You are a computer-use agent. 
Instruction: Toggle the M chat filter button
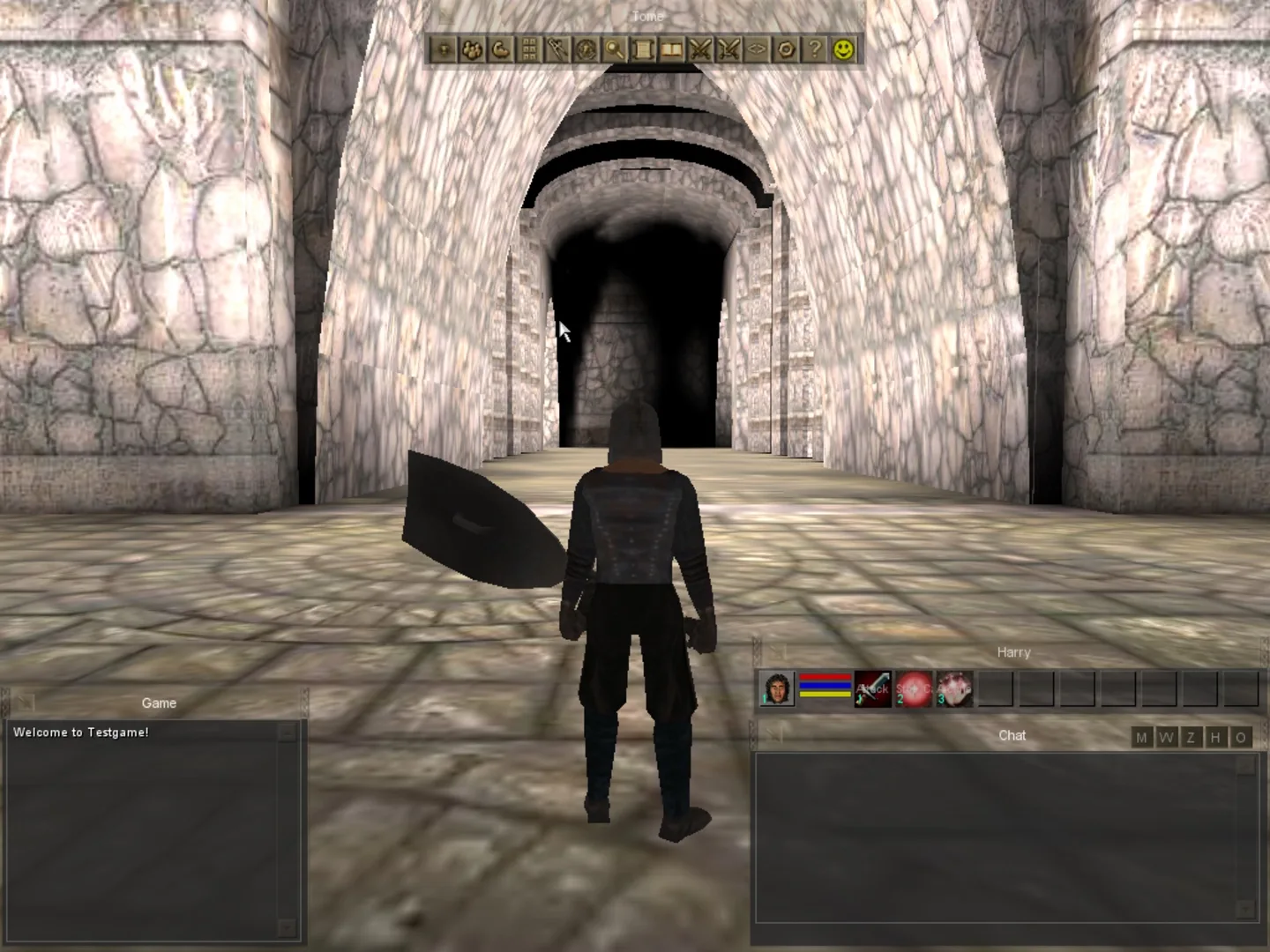(1141, 738)
